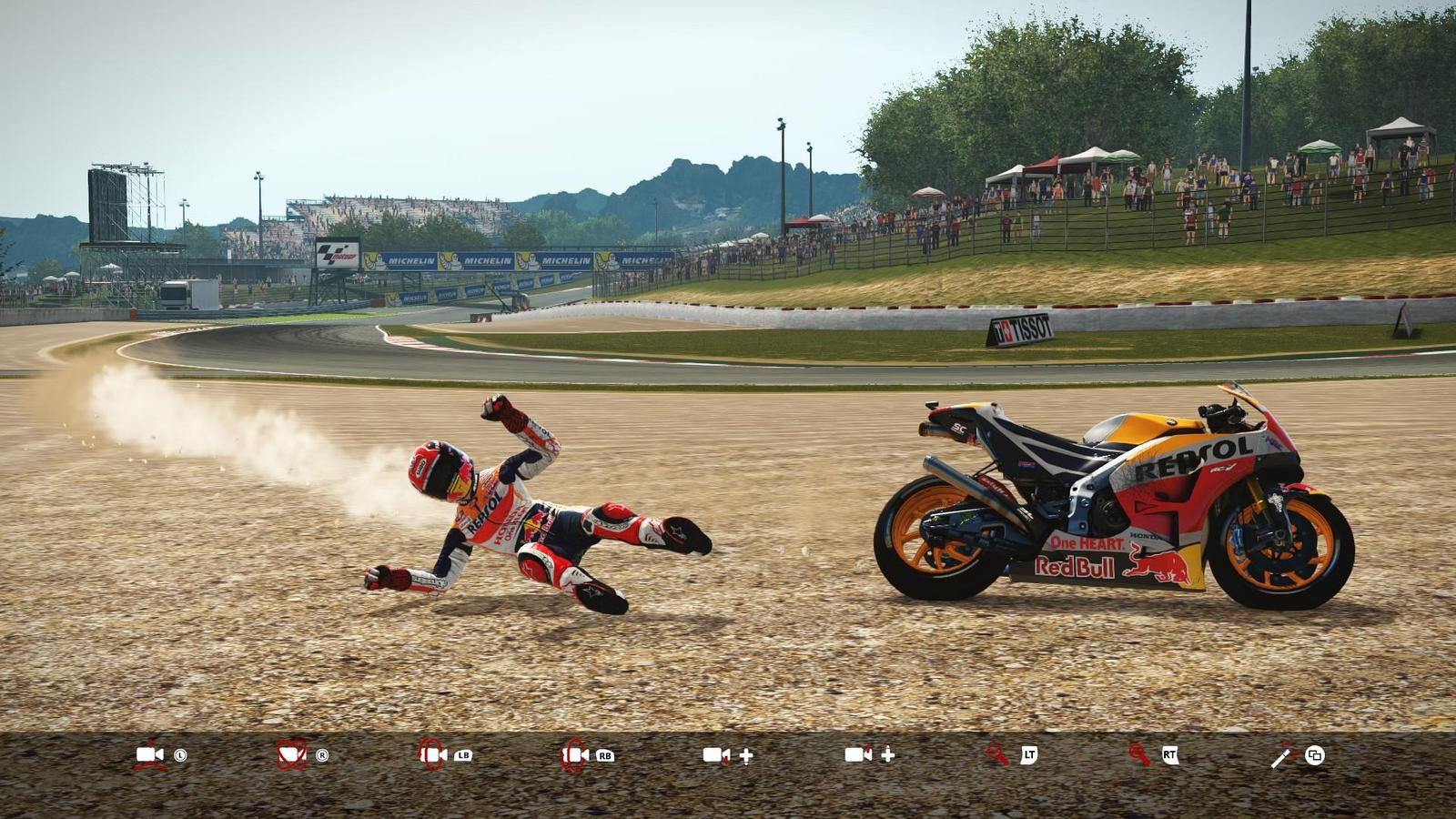Screen dimensions: 1456x819
Task: Choose the camera roll icon beside LB
Action: coord(433,754)
